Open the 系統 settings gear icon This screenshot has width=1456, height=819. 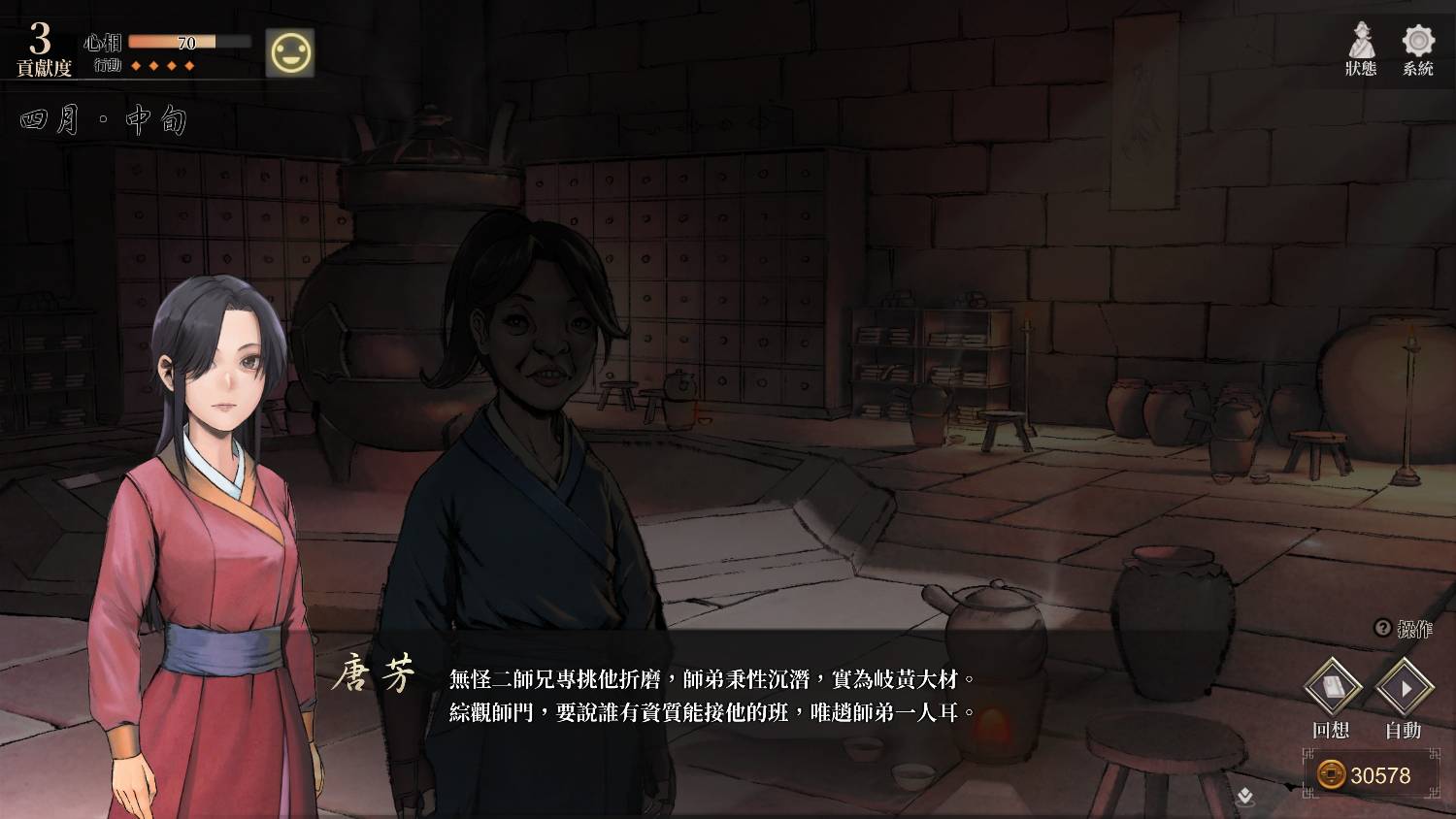tap(1418, 41)
